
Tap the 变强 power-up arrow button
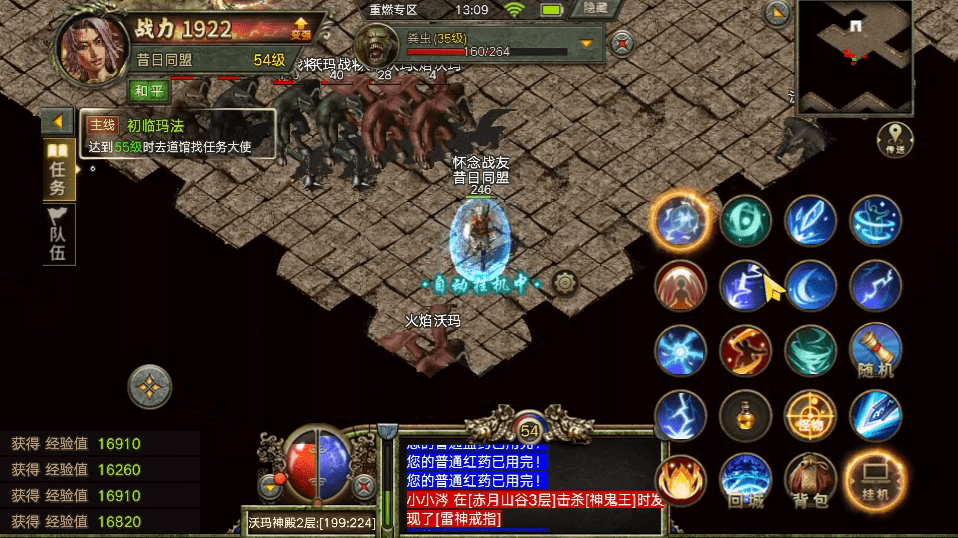(300, 28)
